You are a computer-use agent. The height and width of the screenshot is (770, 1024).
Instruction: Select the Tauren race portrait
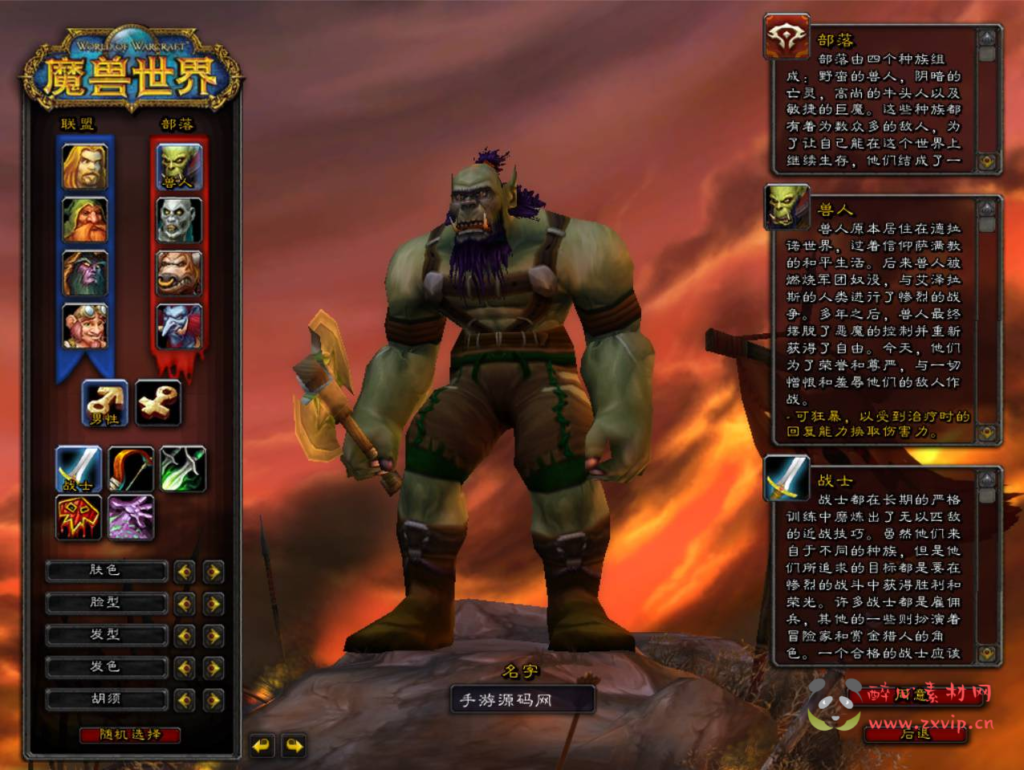[179, 273]
